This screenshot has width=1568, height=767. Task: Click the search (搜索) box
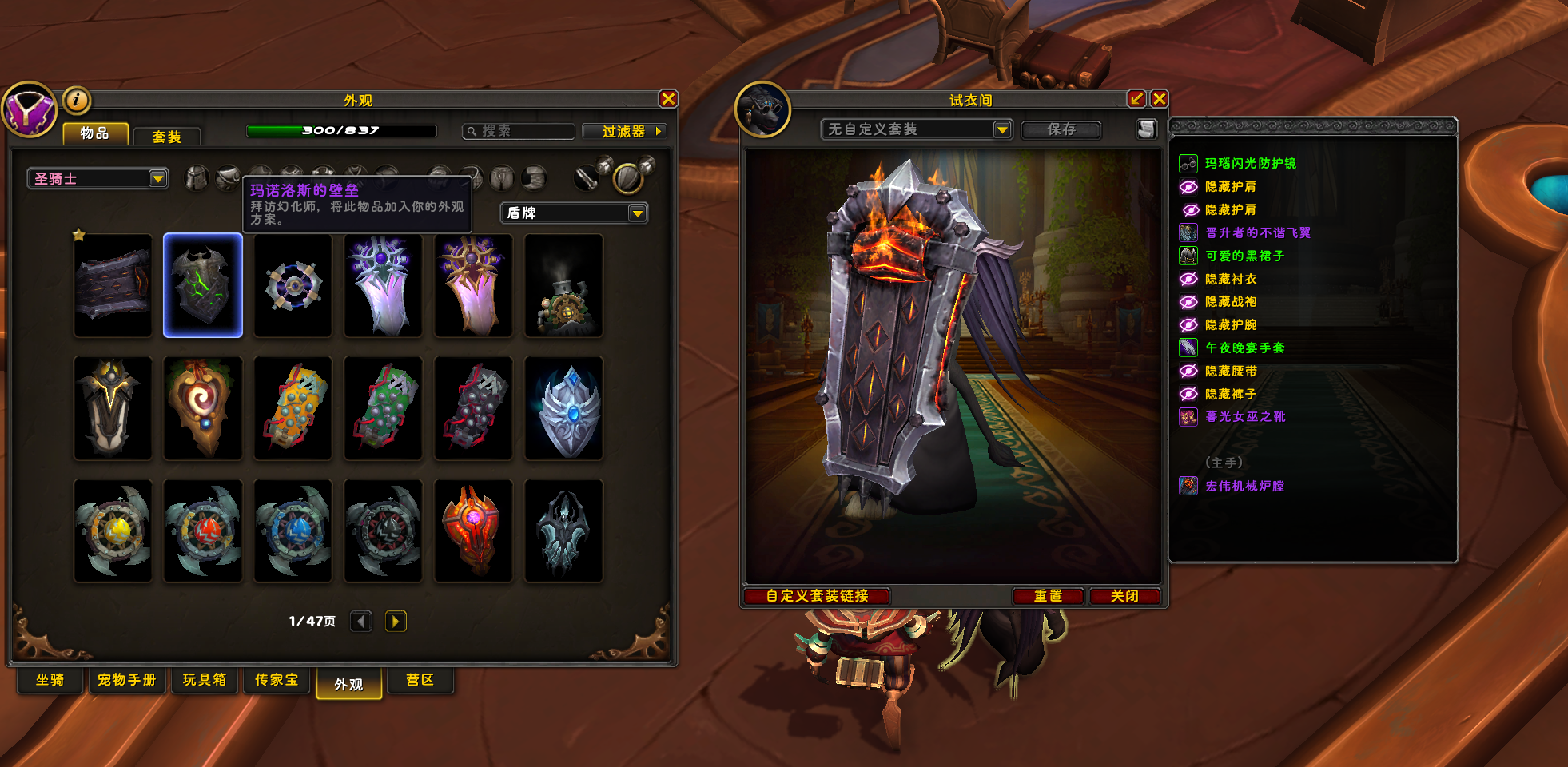pos(519,131)
